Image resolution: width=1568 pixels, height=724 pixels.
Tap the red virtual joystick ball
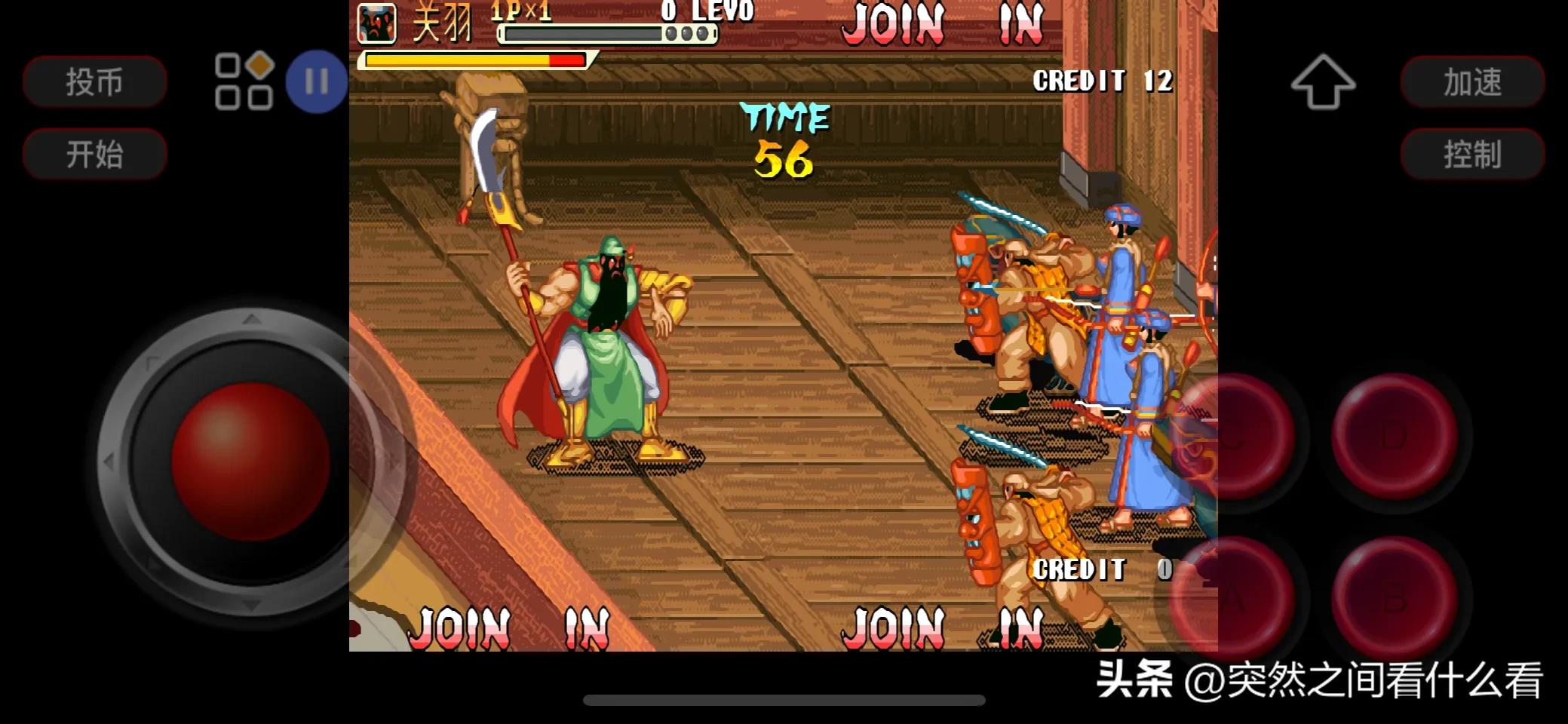(x=250, y=462)
